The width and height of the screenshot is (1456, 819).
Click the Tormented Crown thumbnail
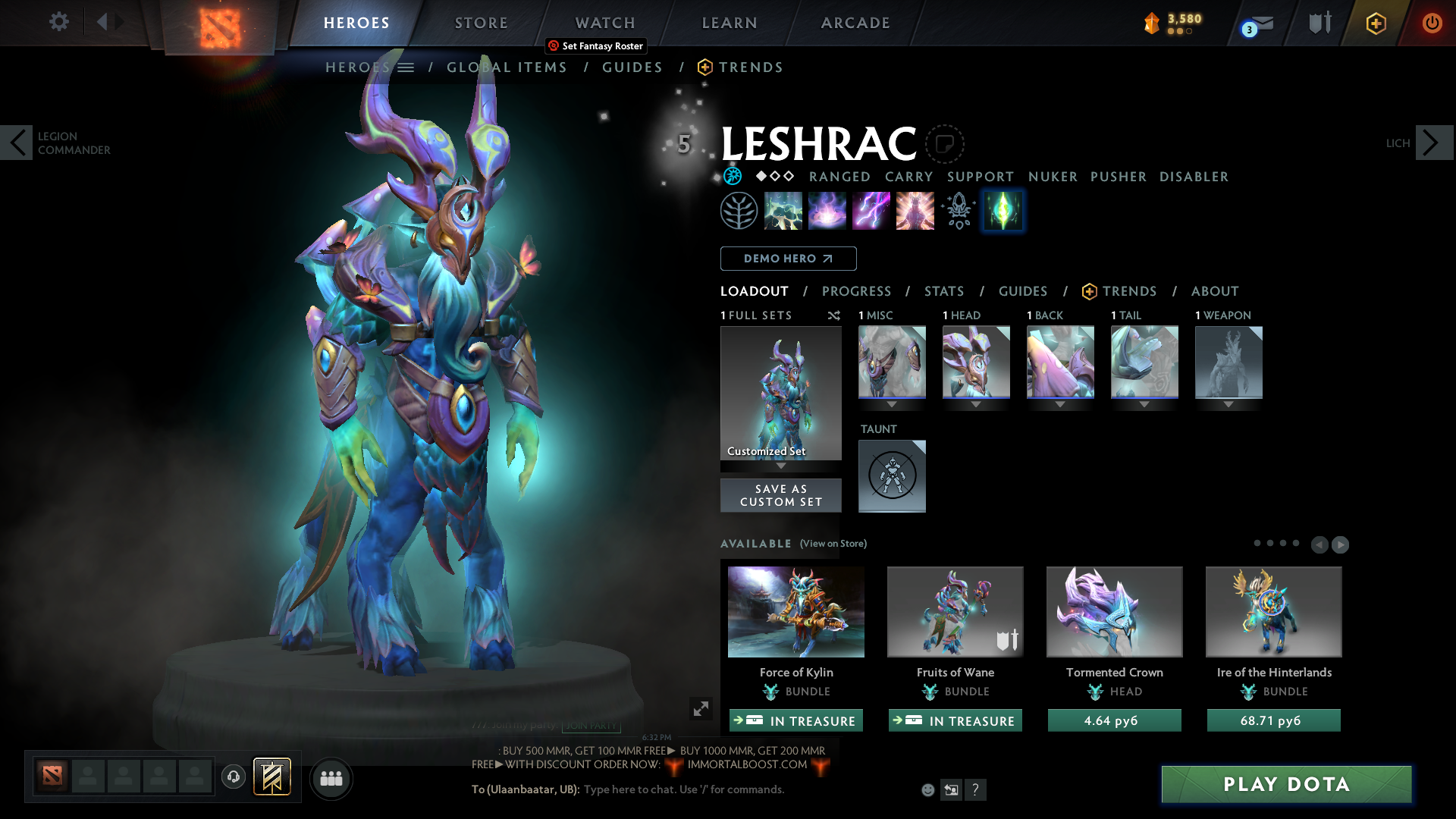[x=1114, y=611]
